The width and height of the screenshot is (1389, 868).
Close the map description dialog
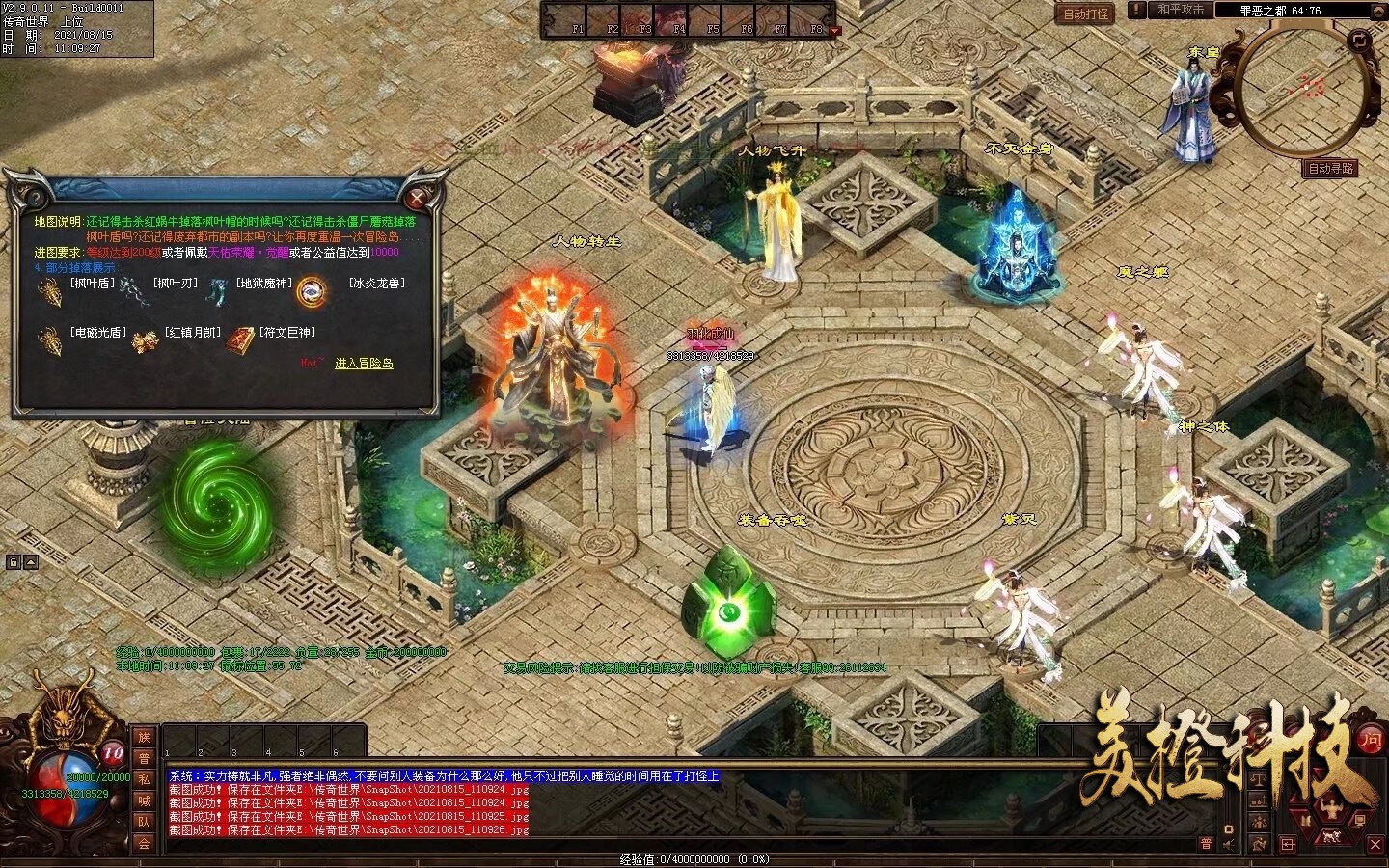tap(417, 199)
